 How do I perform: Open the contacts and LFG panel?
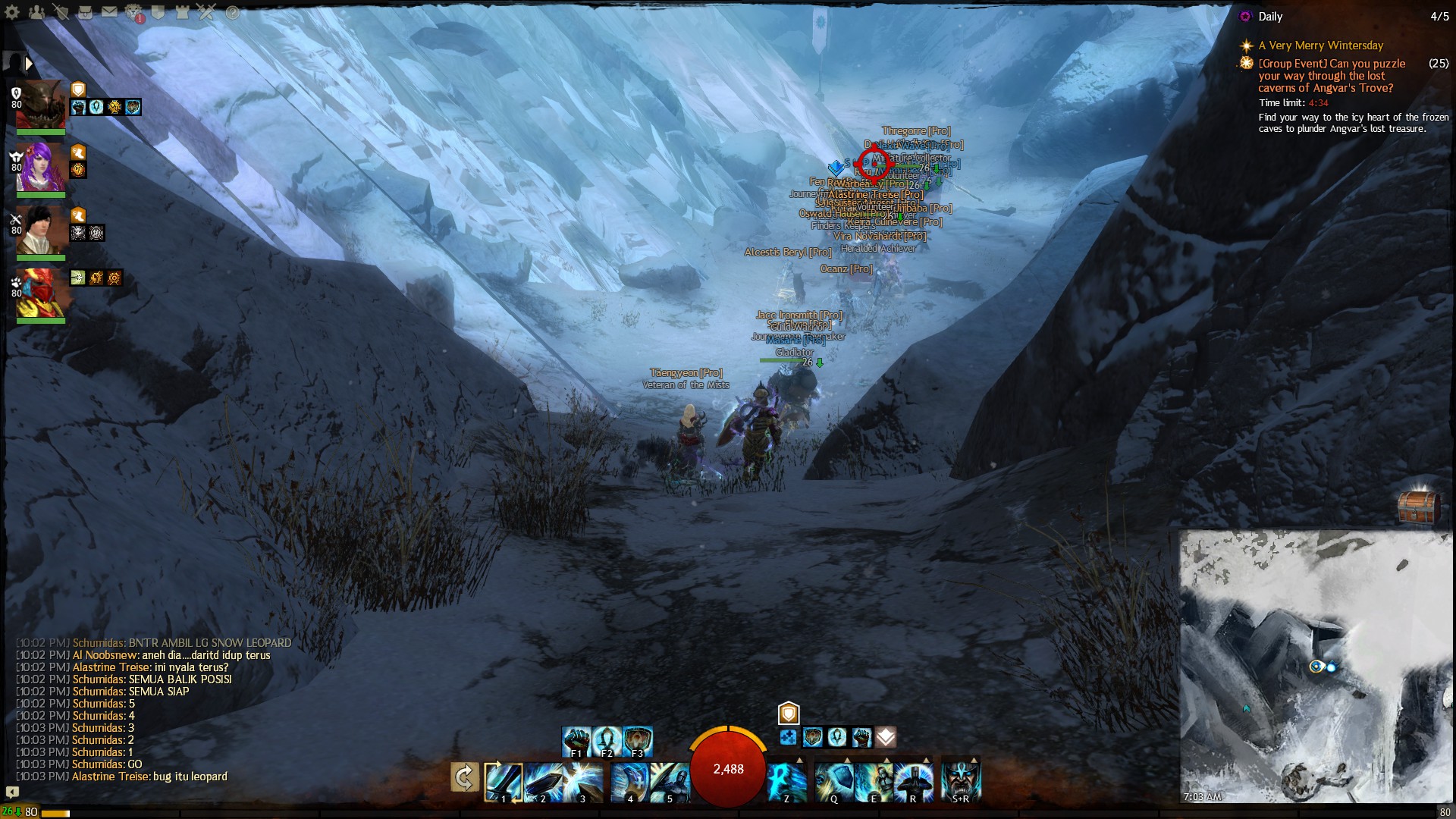36,12
